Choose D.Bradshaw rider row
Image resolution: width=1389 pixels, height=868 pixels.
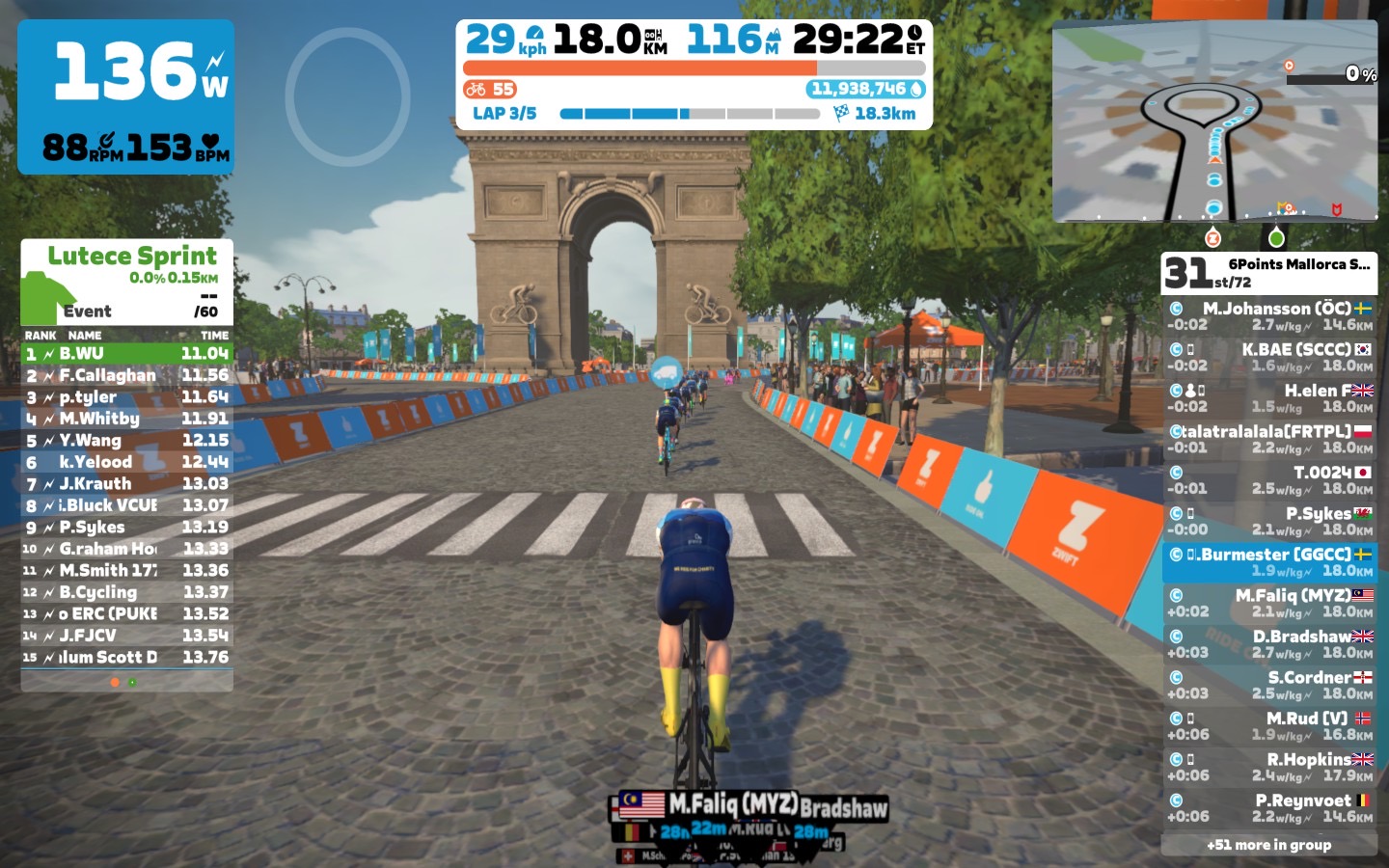[1269, 643]
